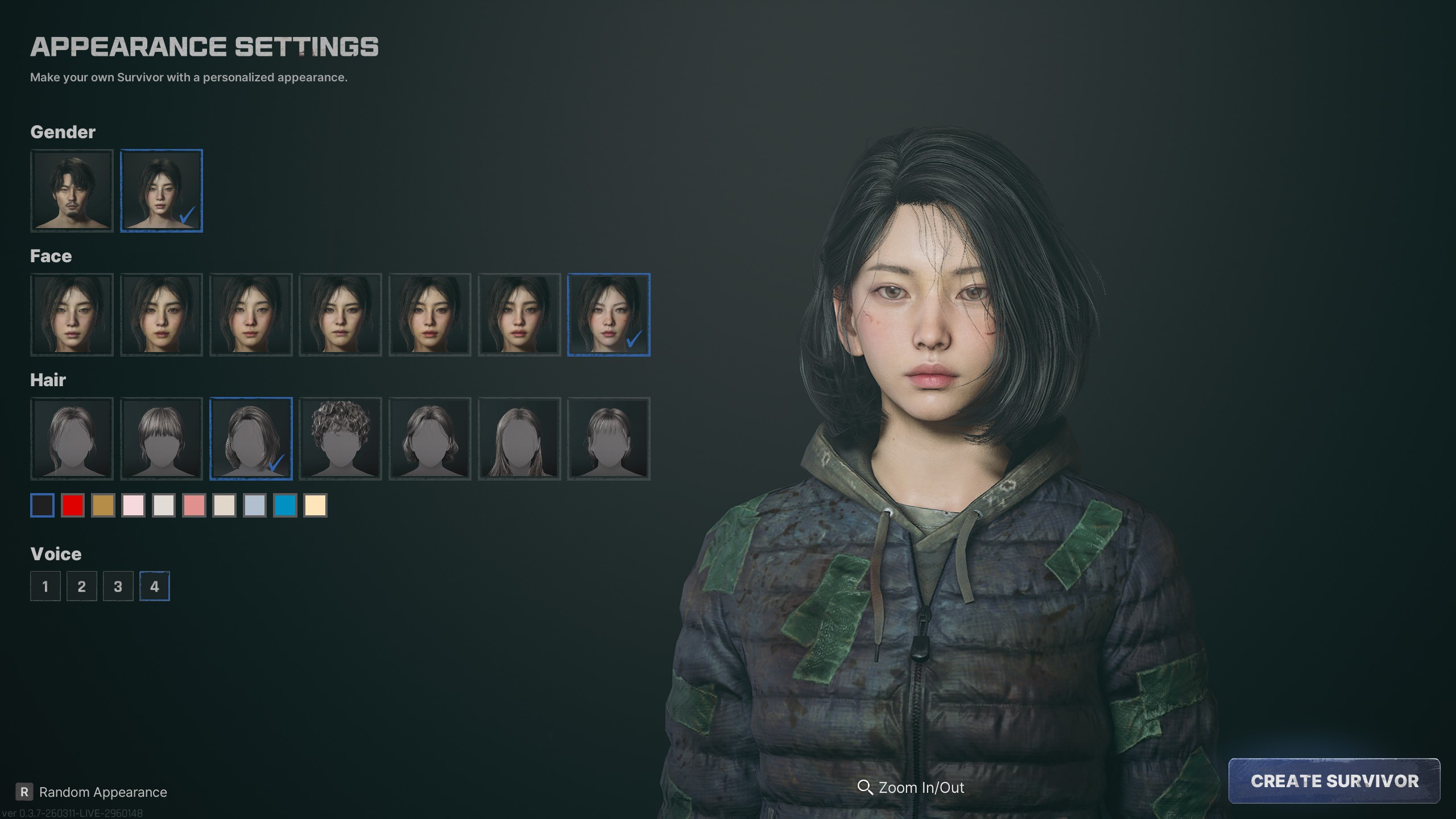Viewport: 1456px width, 819px height.
Task: Choose the female gender portrait
Action: (162, 191)
